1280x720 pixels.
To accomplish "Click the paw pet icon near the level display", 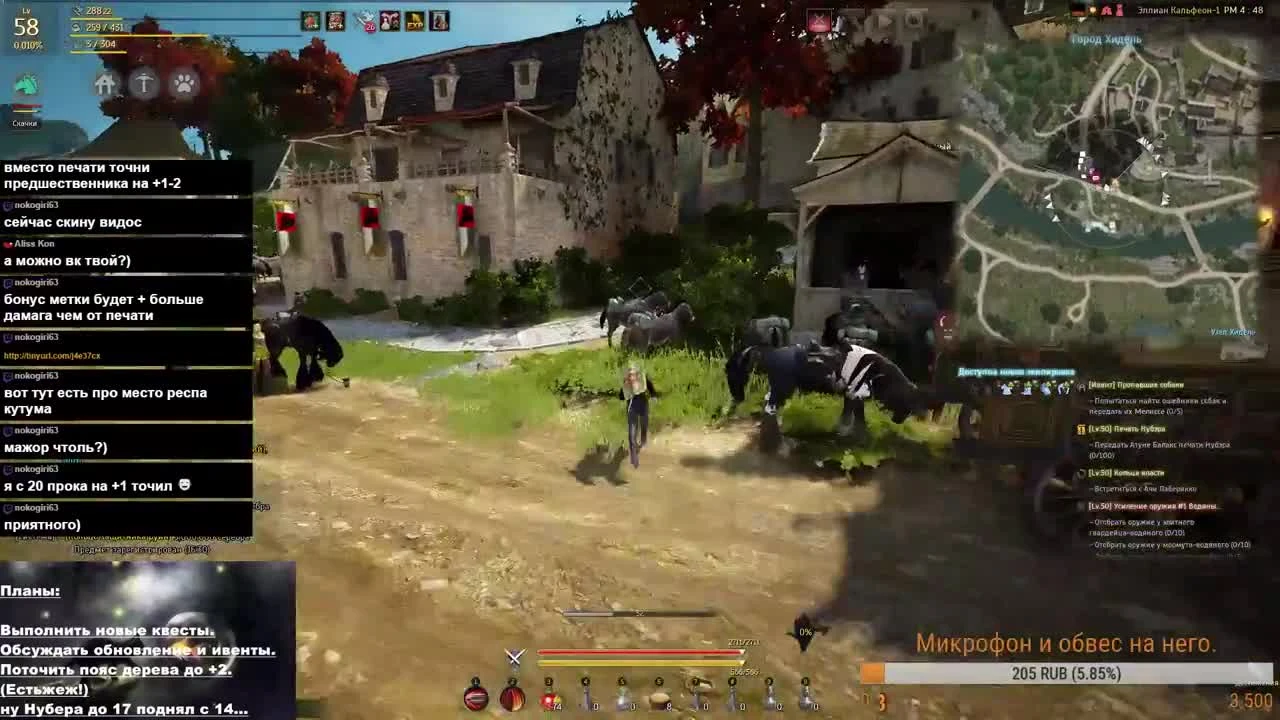I will tap(186, 84).
